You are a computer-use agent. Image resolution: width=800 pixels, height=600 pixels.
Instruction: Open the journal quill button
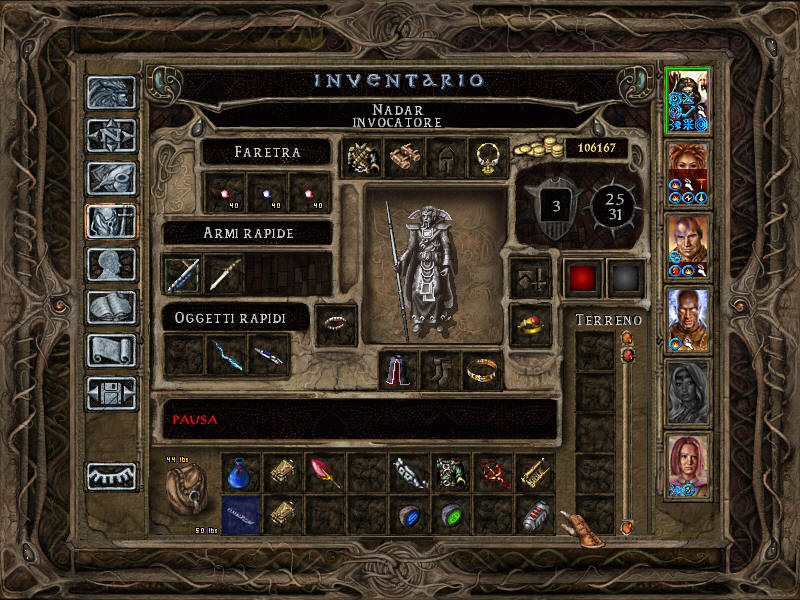point(111,178)
